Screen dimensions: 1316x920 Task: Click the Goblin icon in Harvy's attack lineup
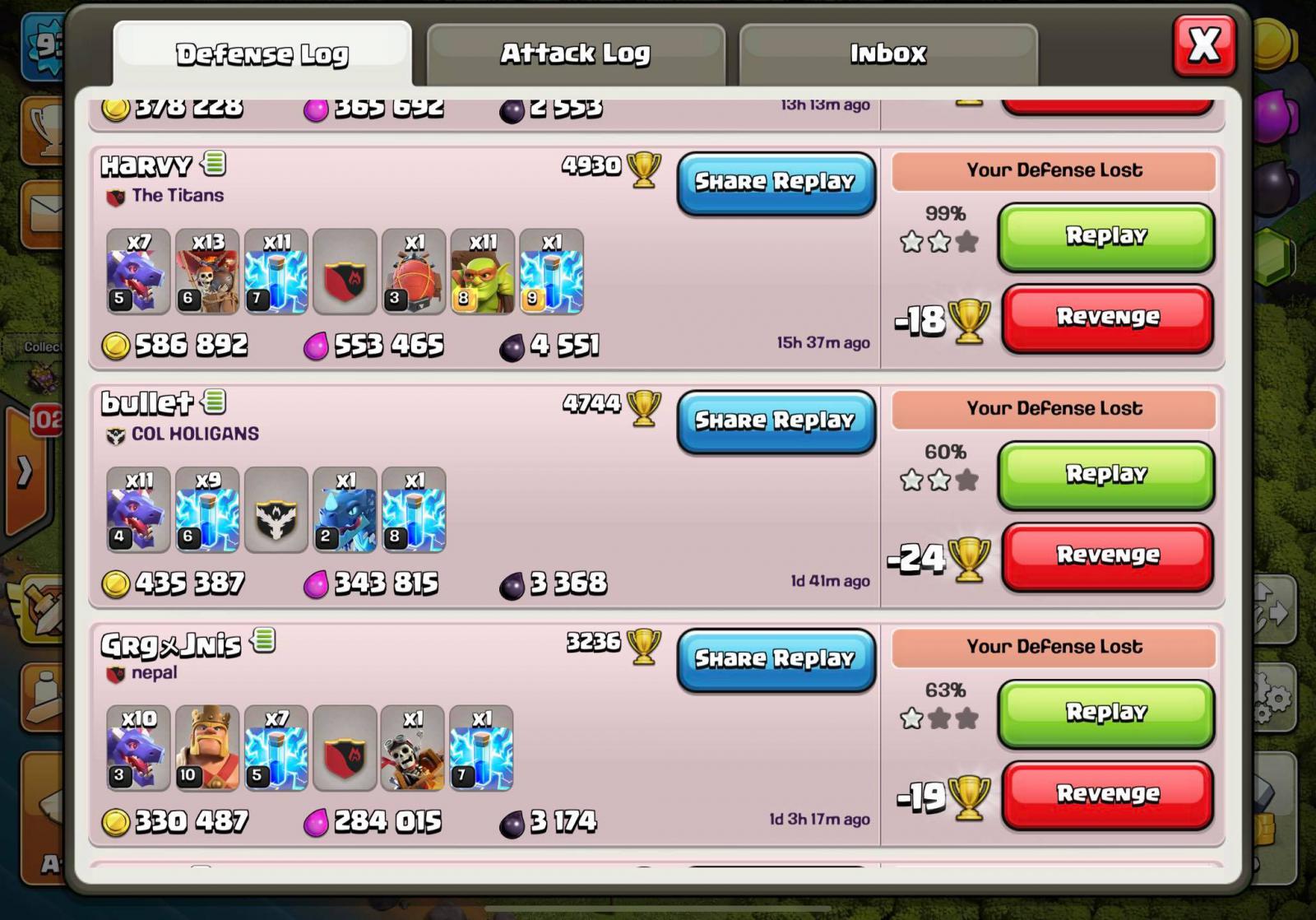tap(483, 272)
